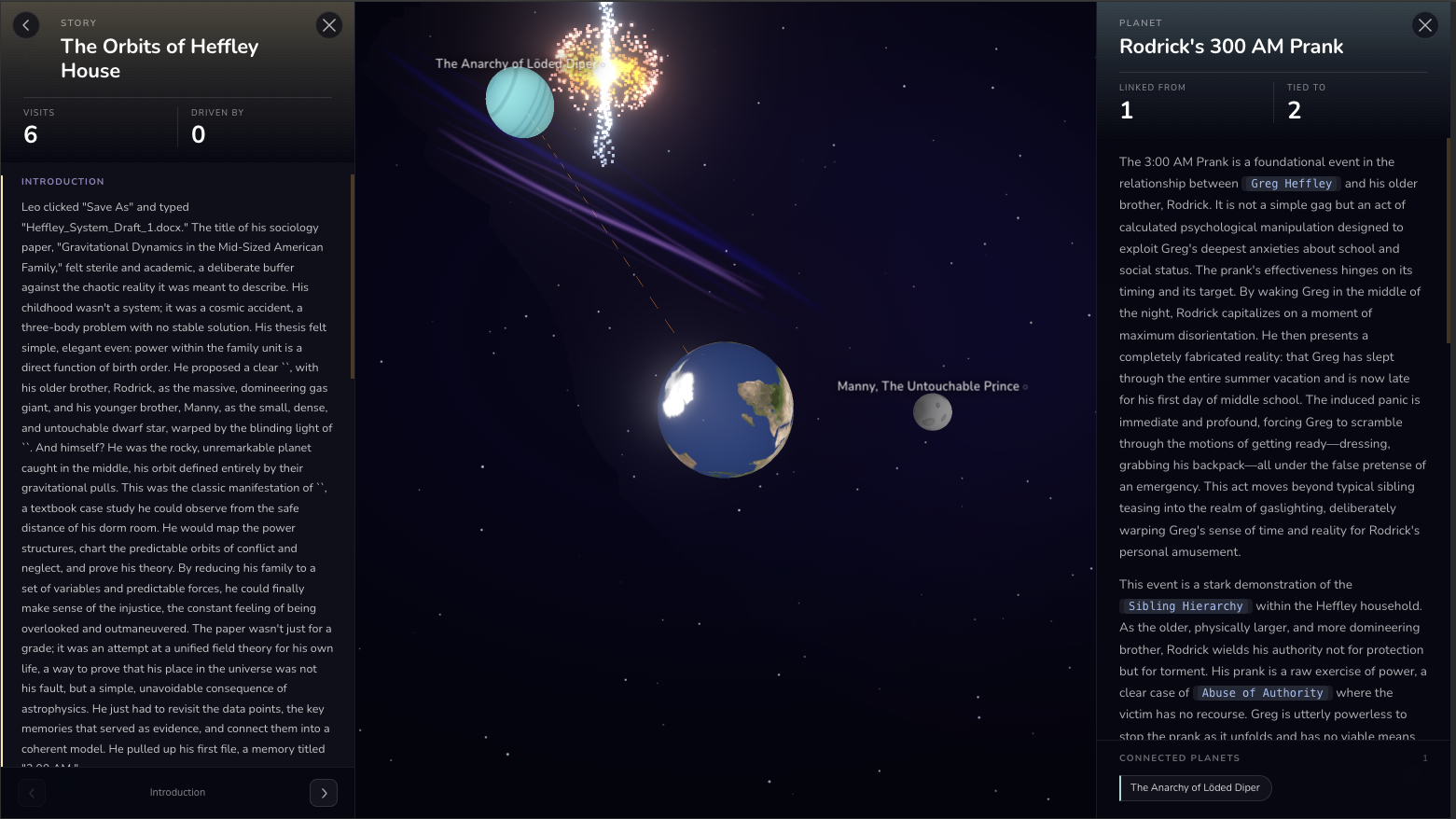This screenshot has height=819, width=1456.
Task: Select The Anarchy of Löded Diper planet label
Action: [x=516, y=63]
